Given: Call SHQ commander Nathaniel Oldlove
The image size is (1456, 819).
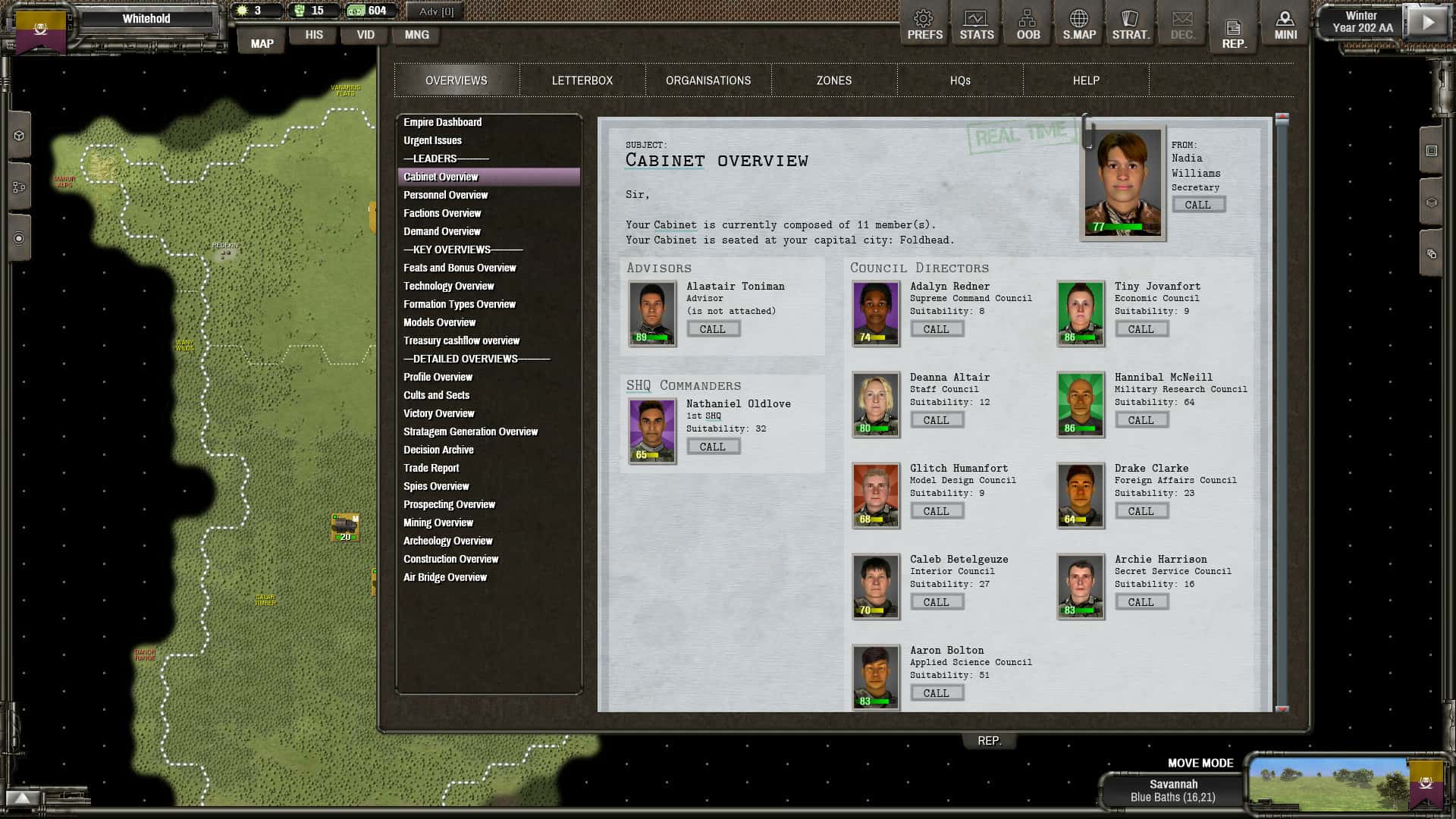Looking at the screenshot, I should [x=713, y=446].
